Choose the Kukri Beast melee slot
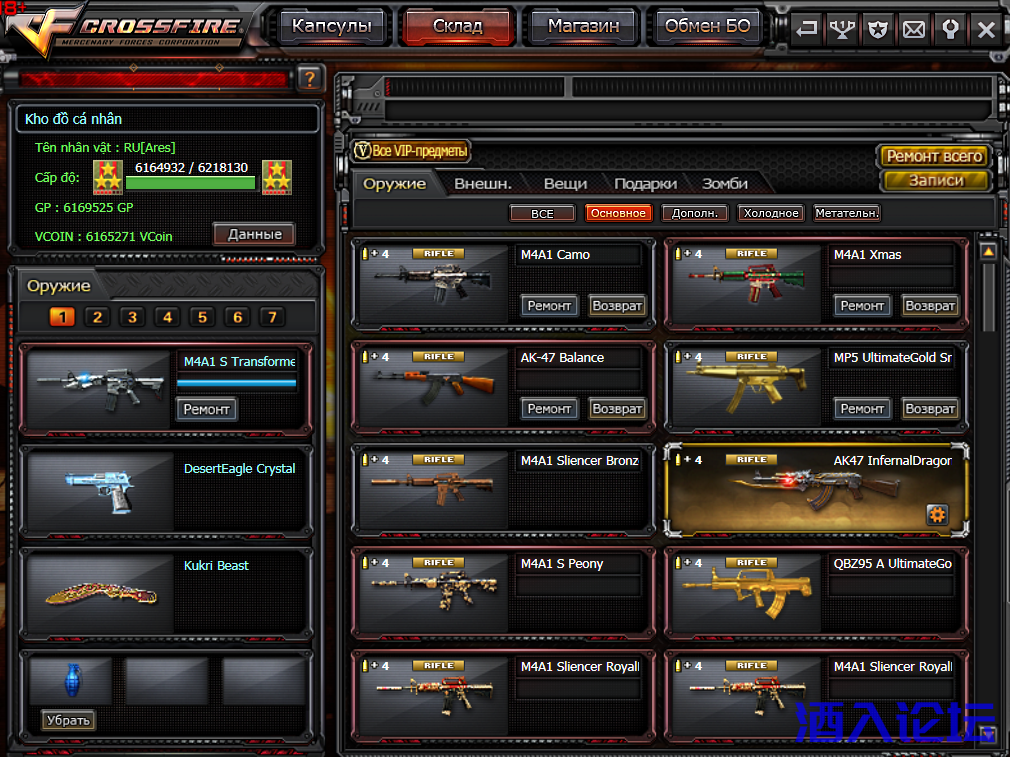Image resolution: width=1010 pixels, height=757 pixels. (165, 594)
